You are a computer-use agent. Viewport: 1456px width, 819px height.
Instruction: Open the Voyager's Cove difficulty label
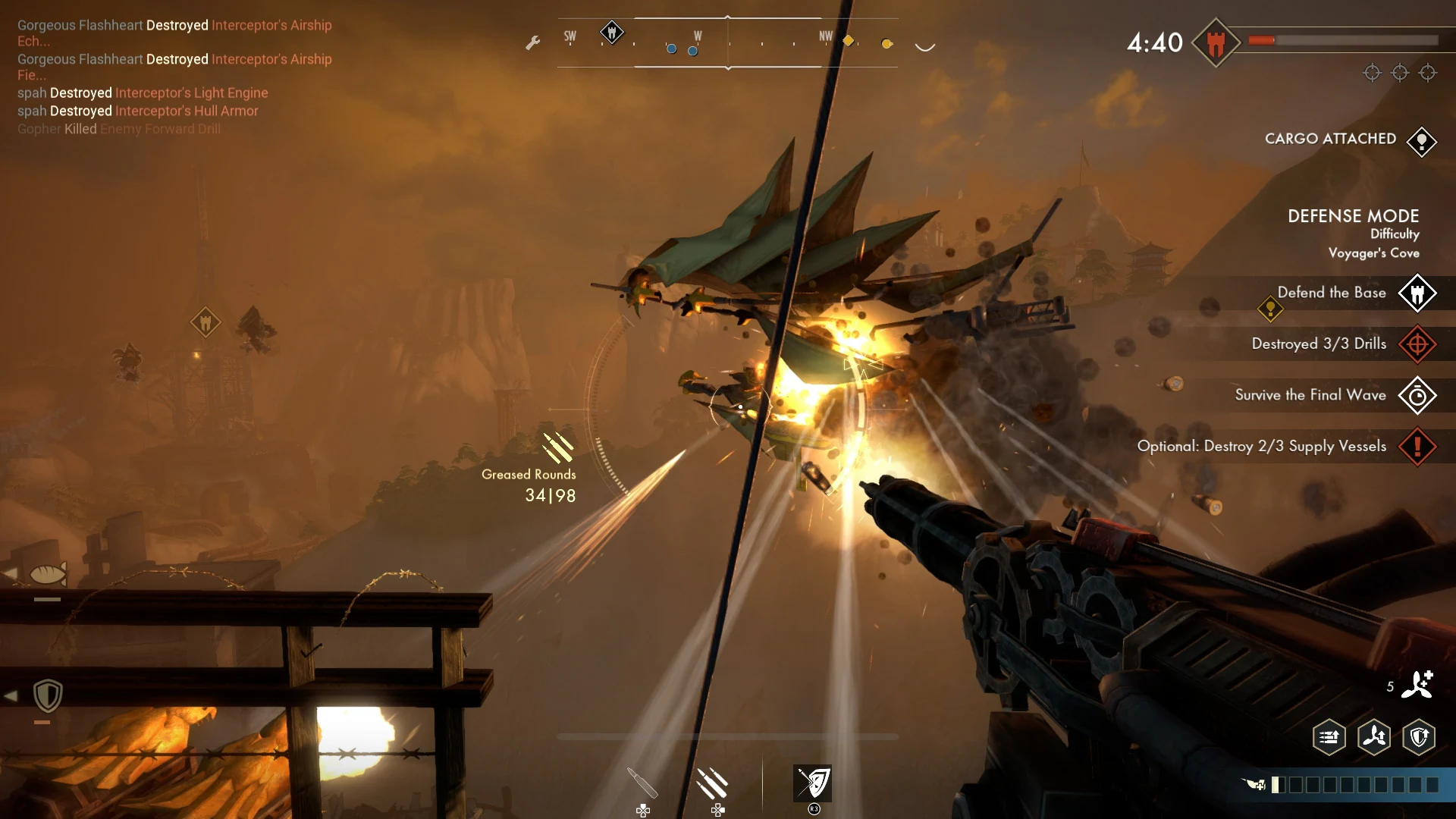pos(1374,253)
